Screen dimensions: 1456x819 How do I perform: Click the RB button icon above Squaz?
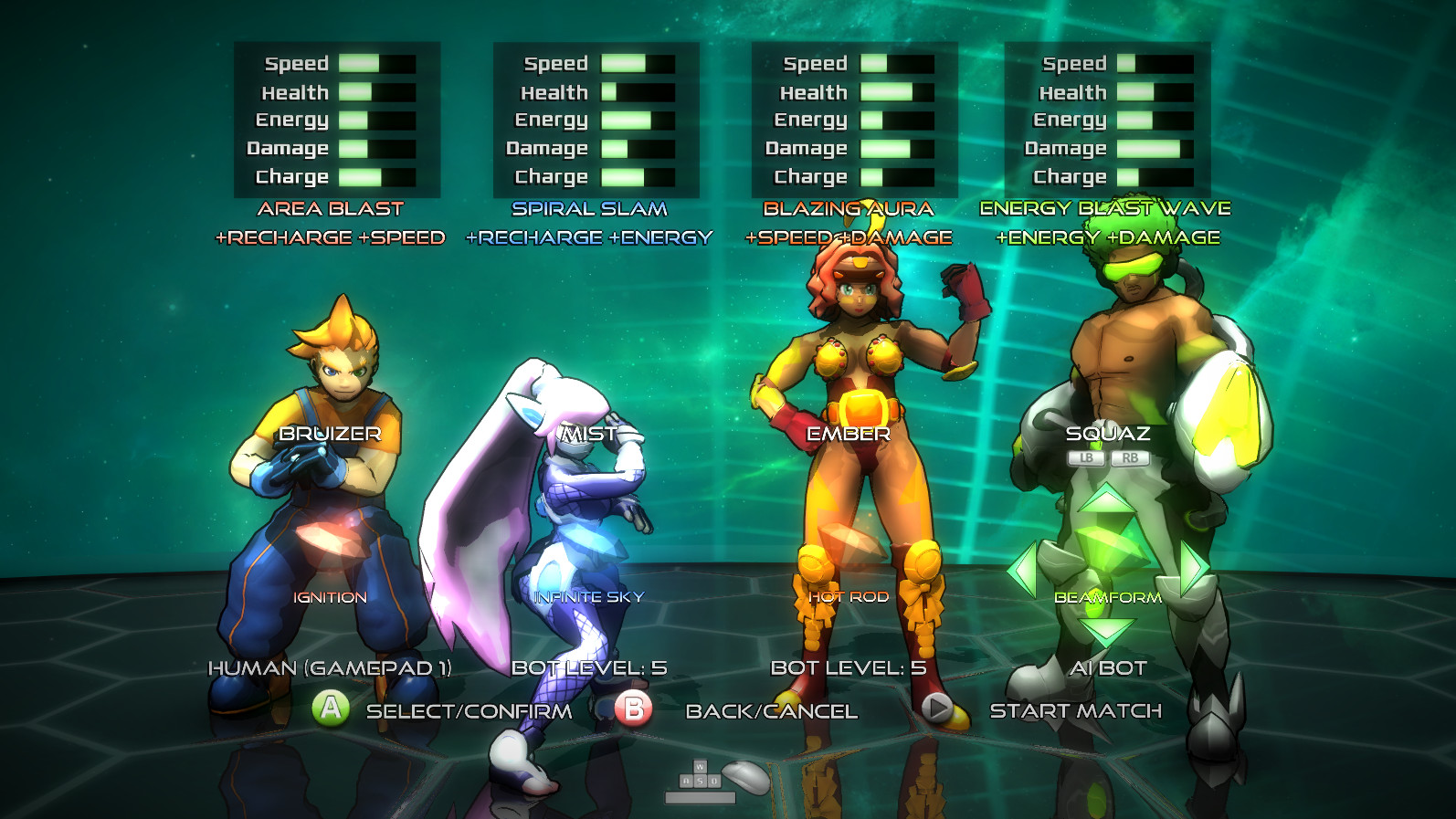click(1131, 458)
